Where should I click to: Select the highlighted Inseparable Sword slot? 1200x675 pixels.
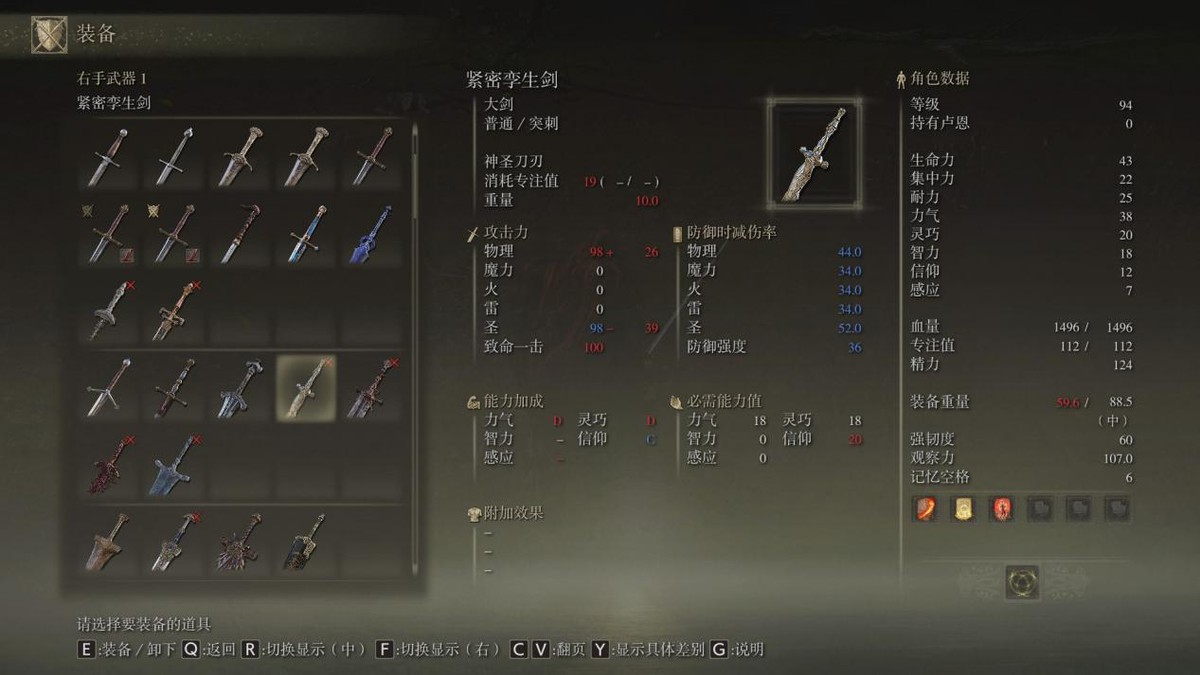pos(306,387)
